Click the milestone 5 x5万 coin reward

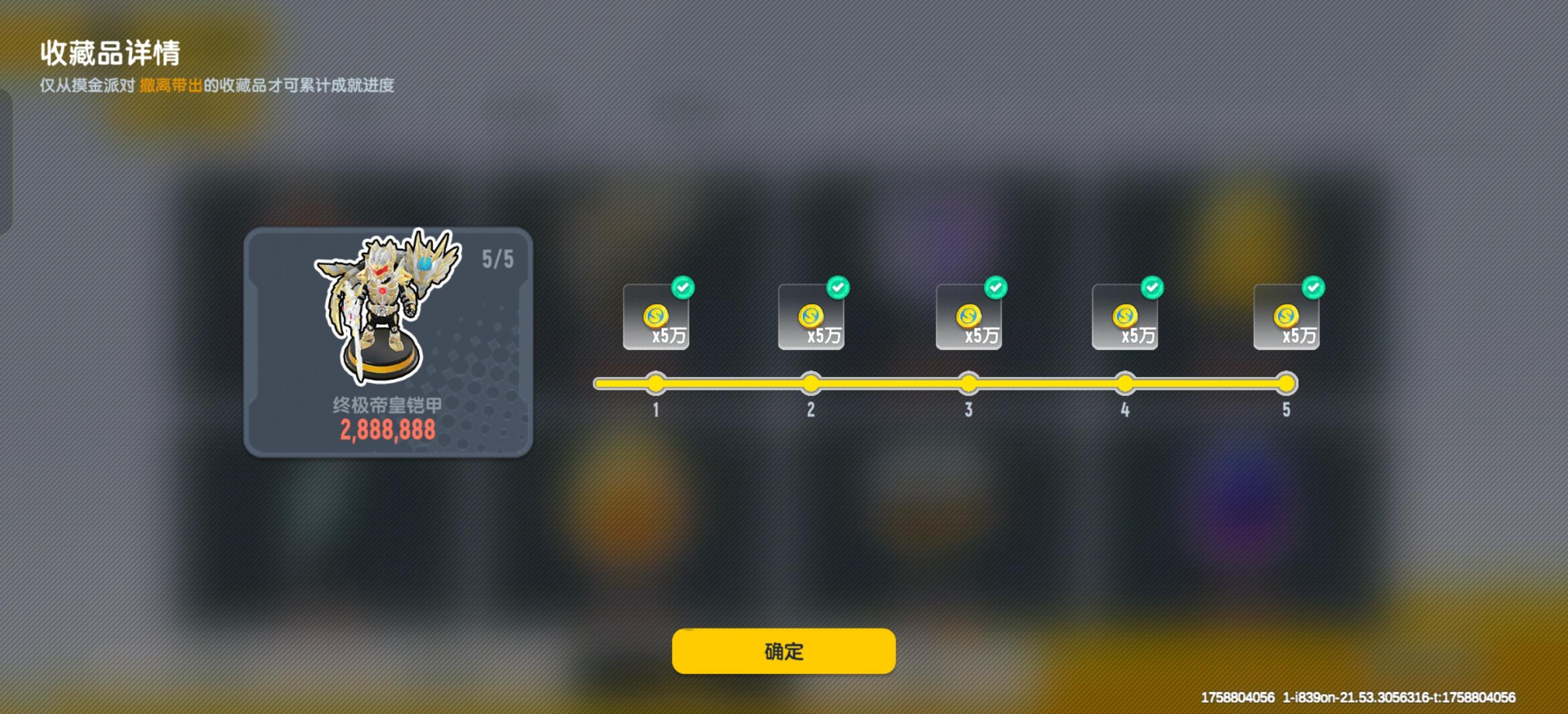[1287, 316]
